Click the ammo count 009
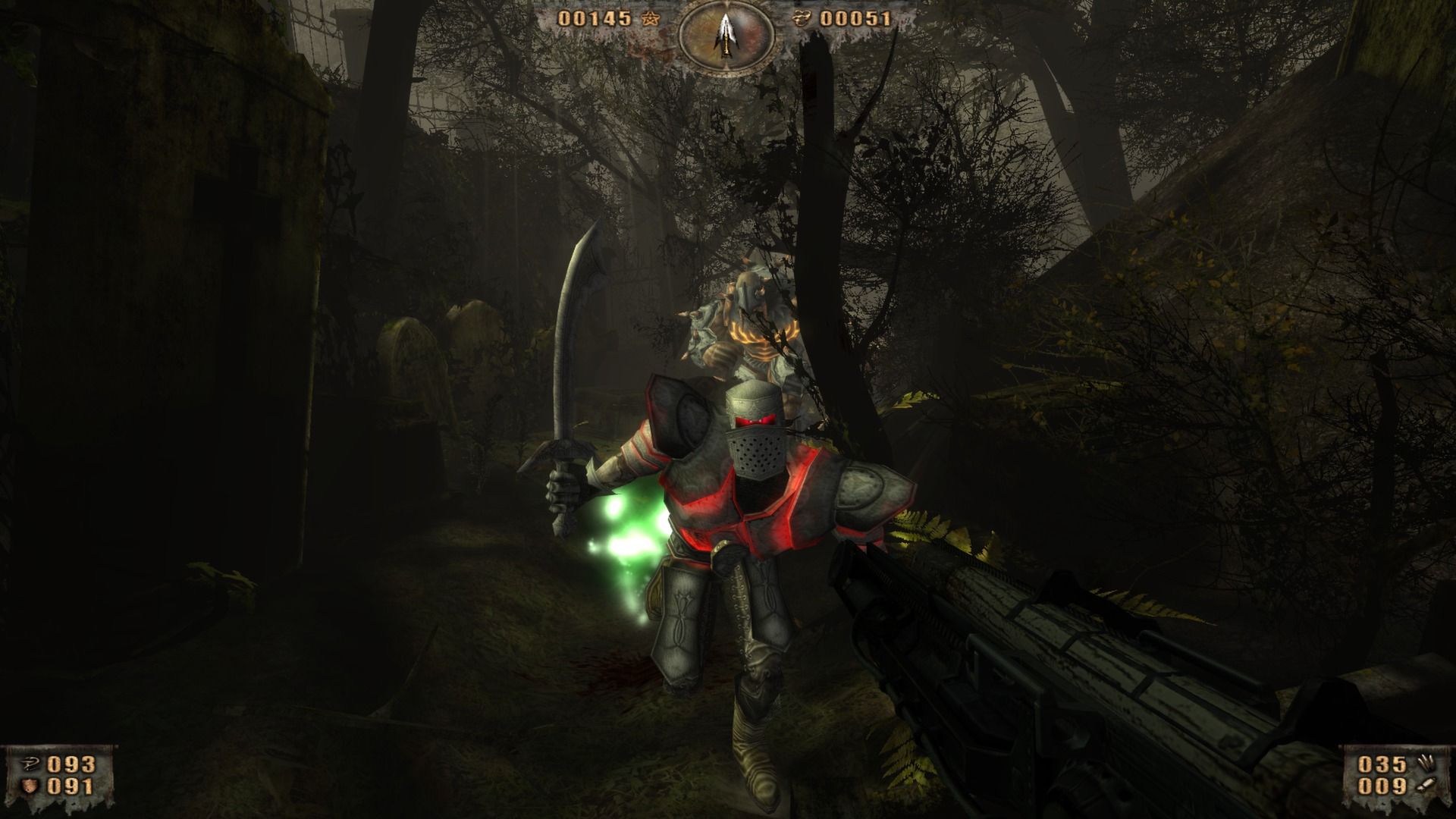The height and width of the screenshot is (819, 1456). [x=1382, y=787]
